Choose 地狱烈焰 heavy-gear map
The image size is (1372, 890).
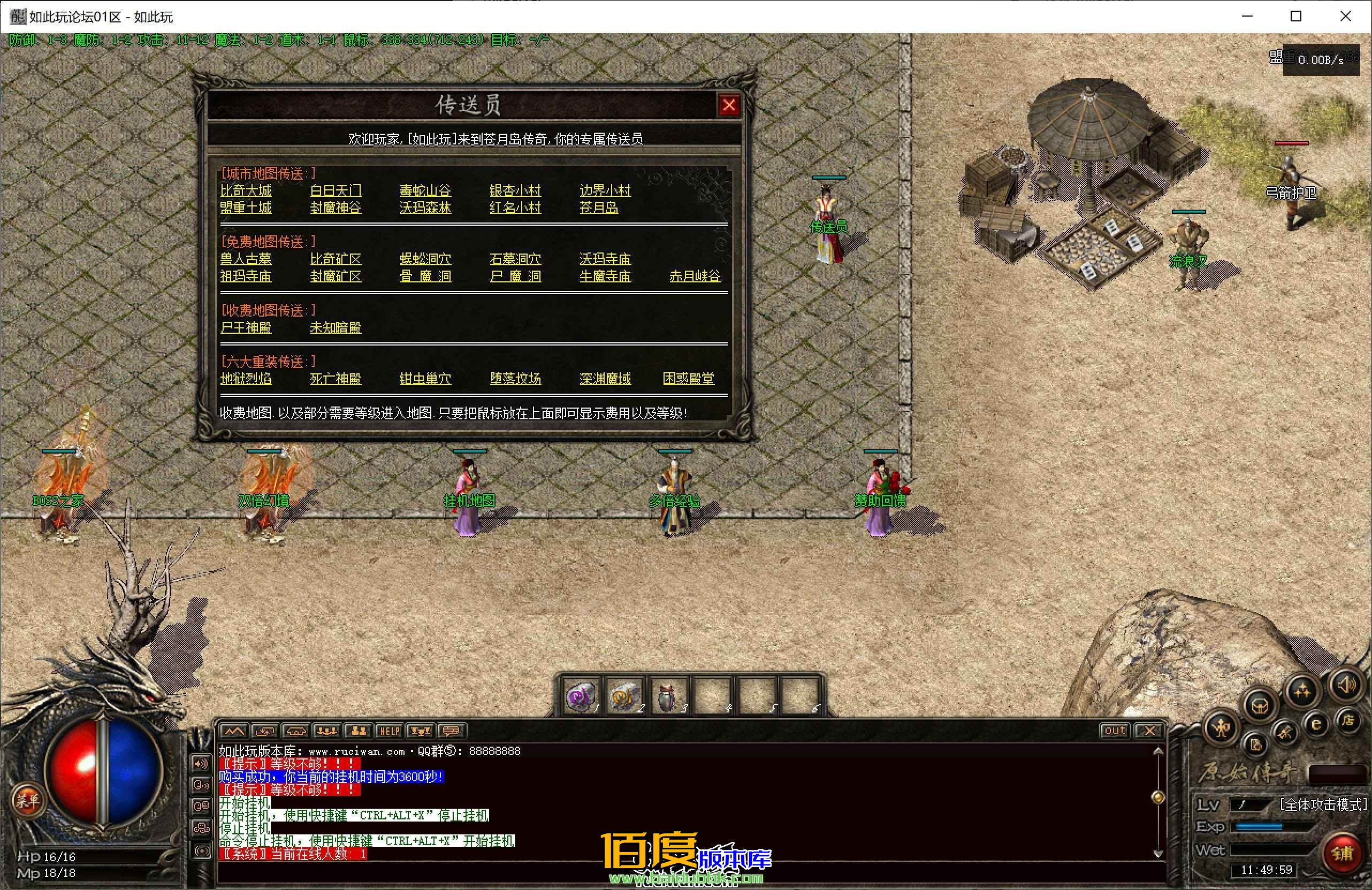tap(246, 379)
